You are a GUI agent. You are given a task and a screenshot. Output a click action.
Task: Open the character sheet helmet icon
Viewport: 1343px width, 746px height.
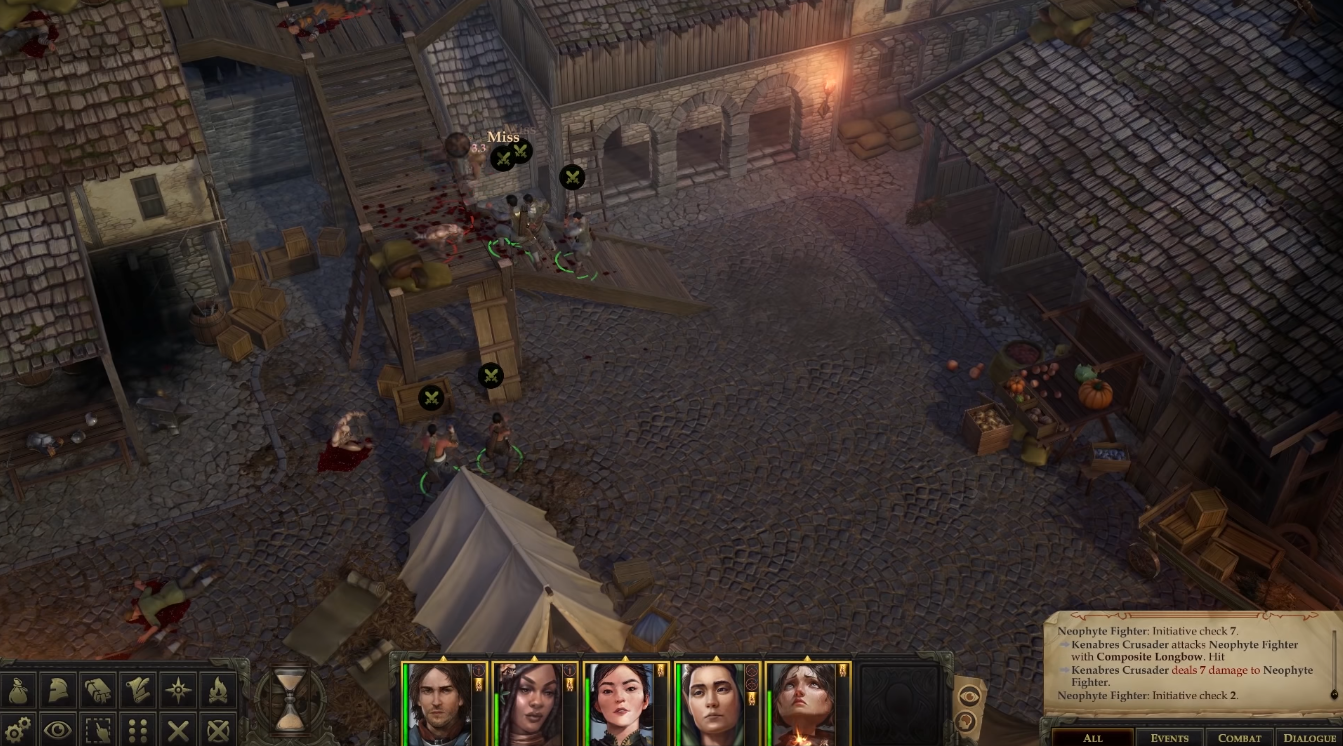(58, 690)
